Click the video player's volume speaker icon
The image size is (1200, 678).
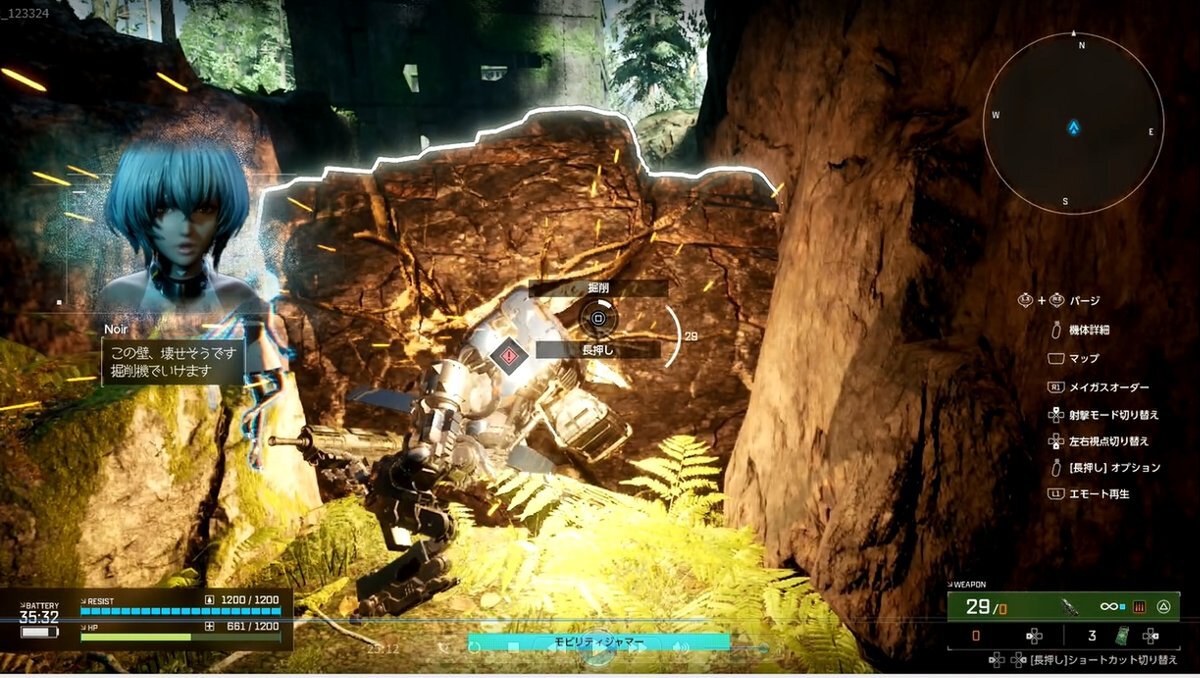click(x=682, y=648)
